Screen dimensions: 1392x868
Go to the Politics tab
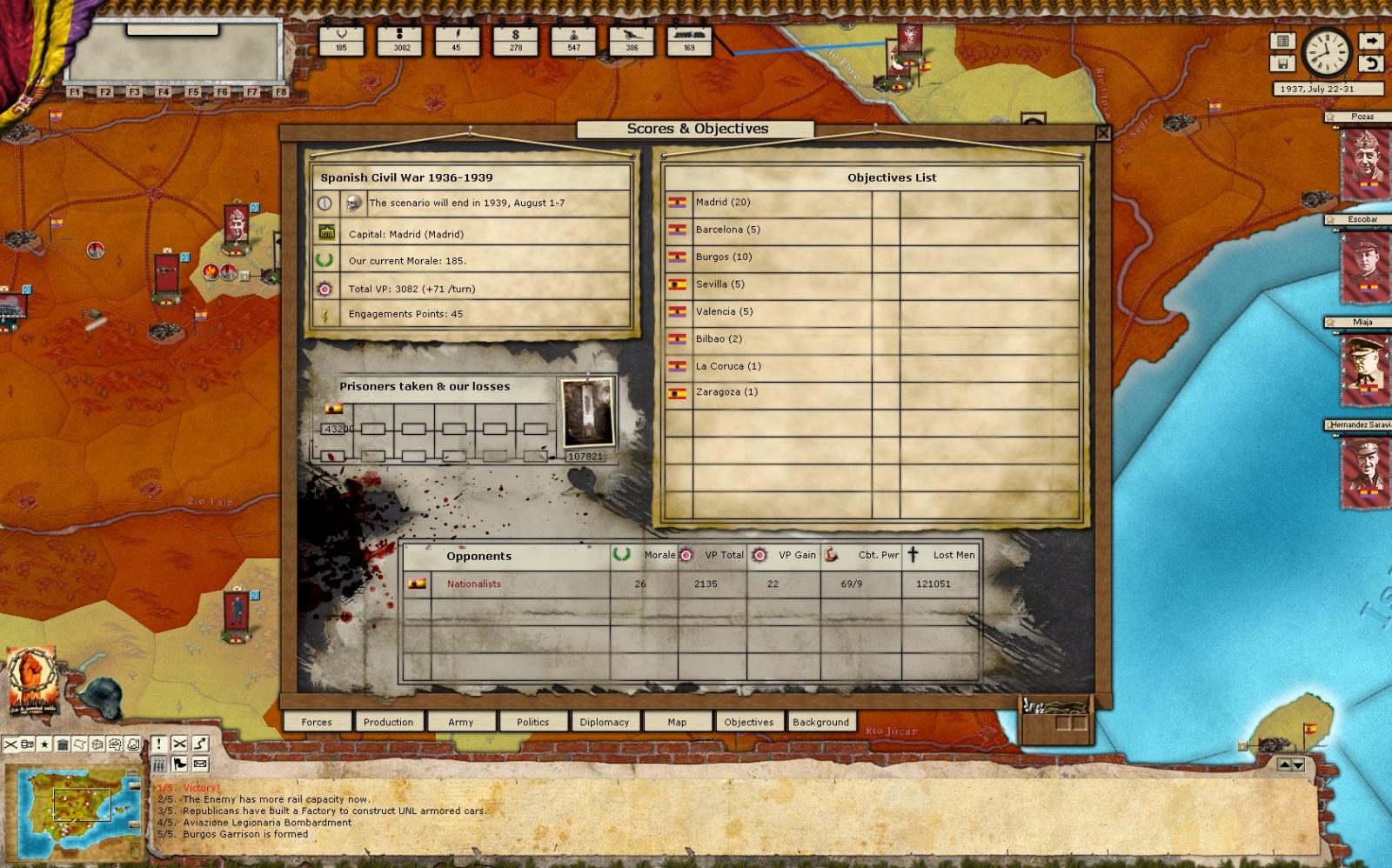point(532,722)
